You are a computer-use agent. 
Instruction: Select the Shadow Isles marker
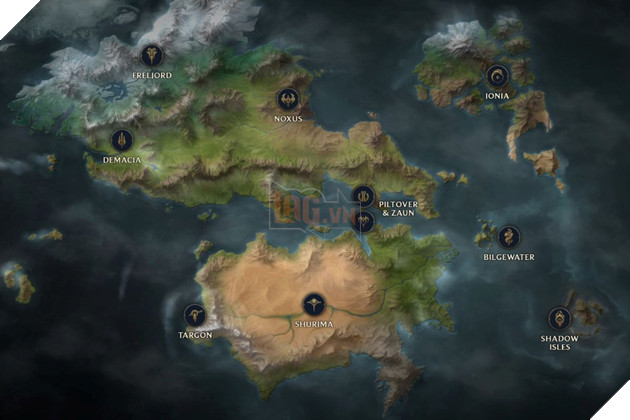point(560,319)
